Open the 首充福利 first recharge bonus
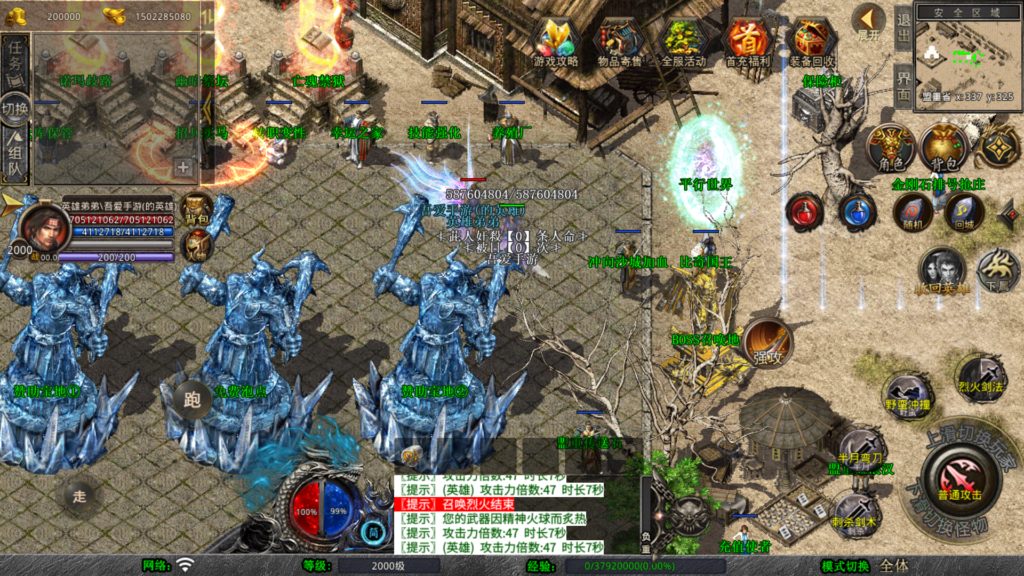 (x=747, y=40)
